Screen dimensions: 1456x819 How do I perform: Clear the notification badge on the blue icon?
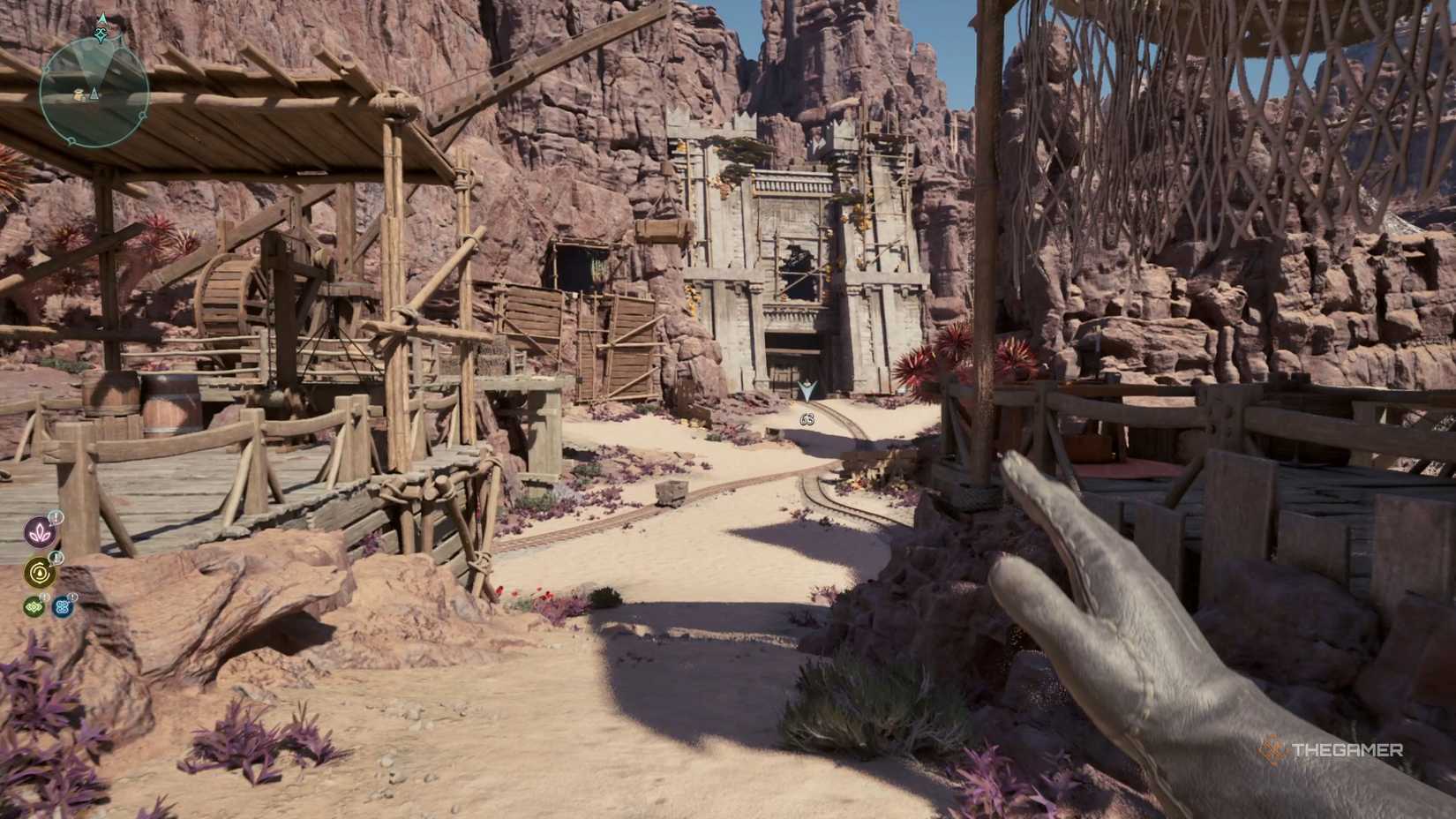(x=73, y=596)
